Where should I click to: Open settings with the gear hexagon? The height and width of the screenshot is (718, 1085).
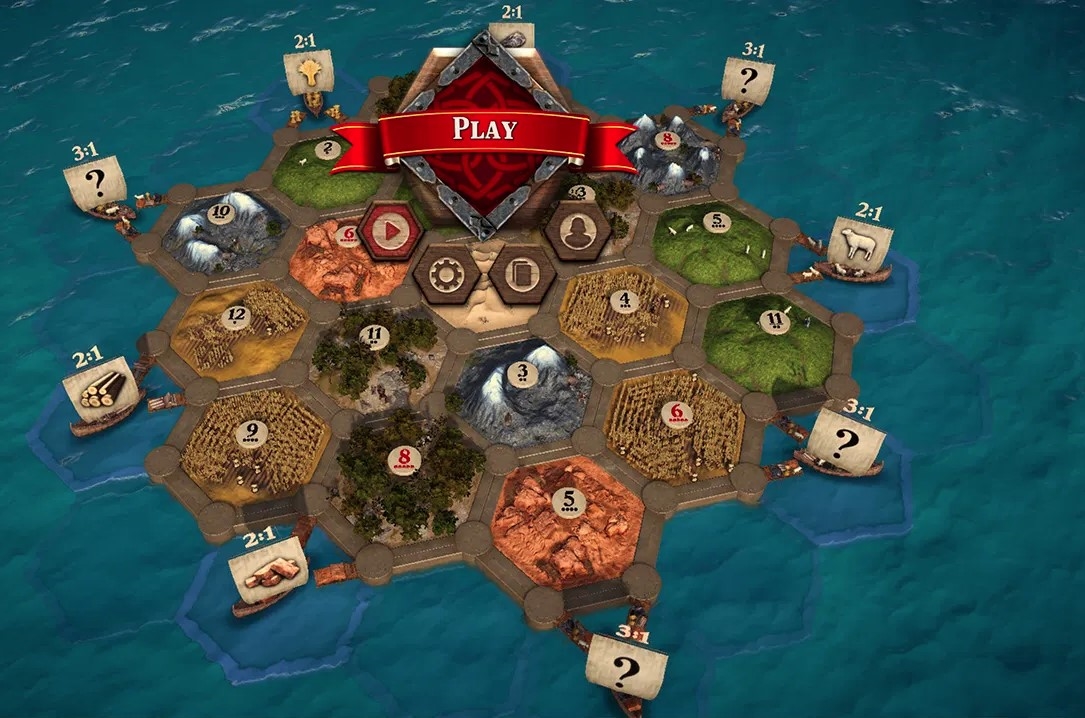(x=446, y=273)
